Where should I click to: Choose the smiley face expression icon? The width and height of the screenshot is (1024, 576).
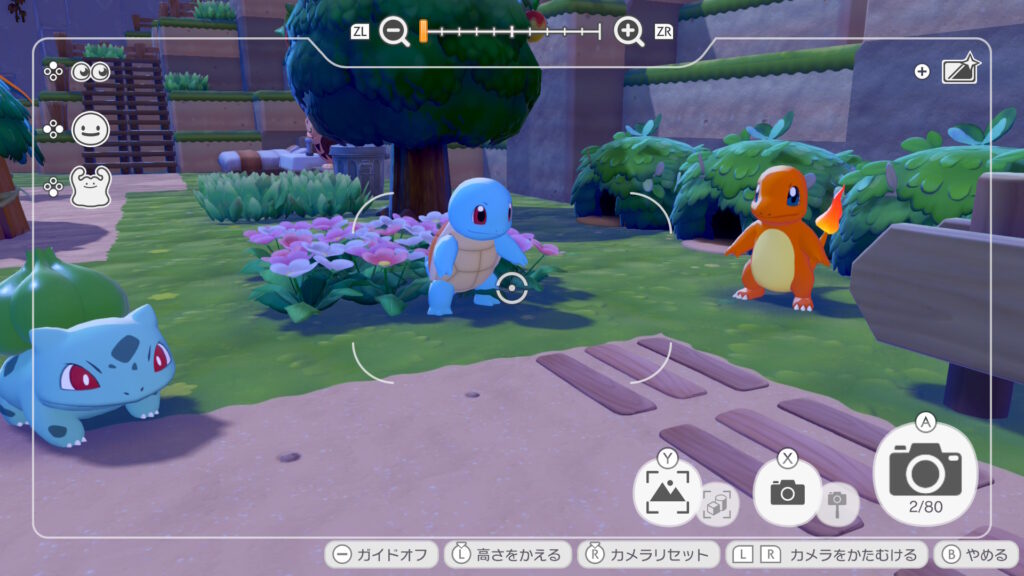pyautogui.click(x=90, y=129)
